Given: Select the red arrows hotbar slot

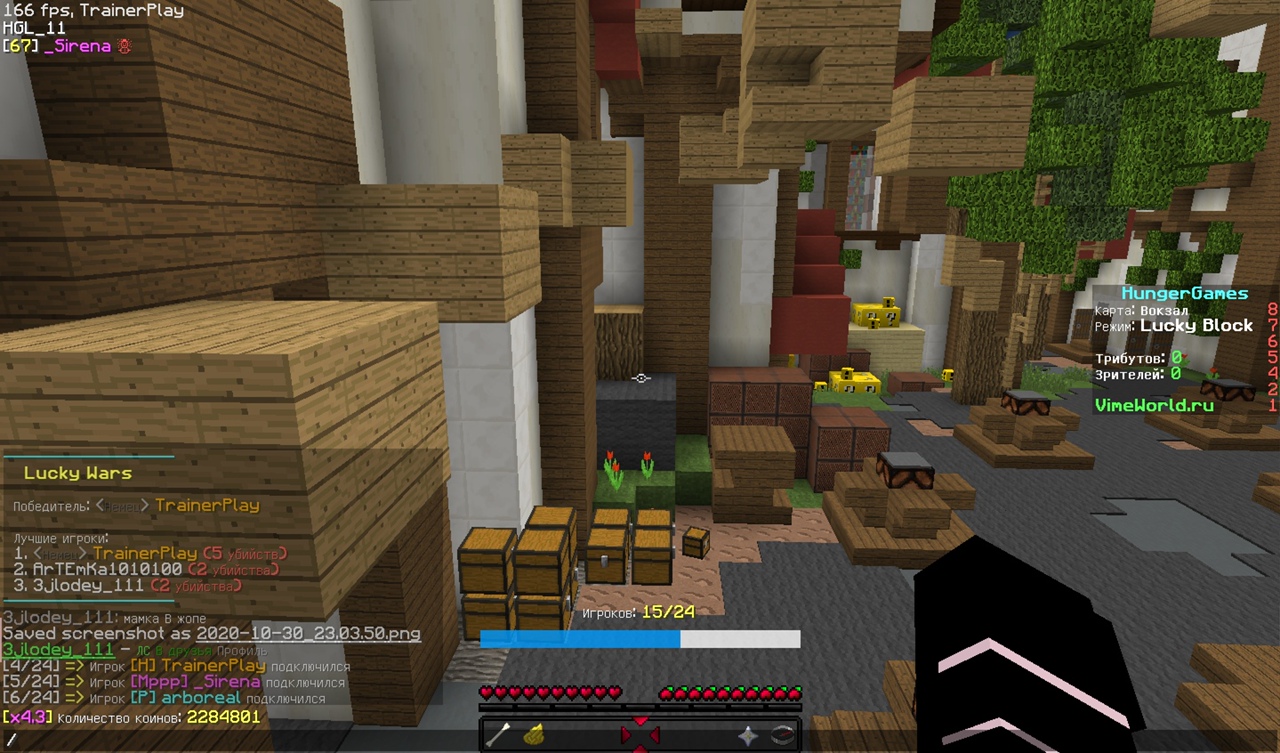Looking at the screenshot, I should pyautogui.click(x=640, y=735).
